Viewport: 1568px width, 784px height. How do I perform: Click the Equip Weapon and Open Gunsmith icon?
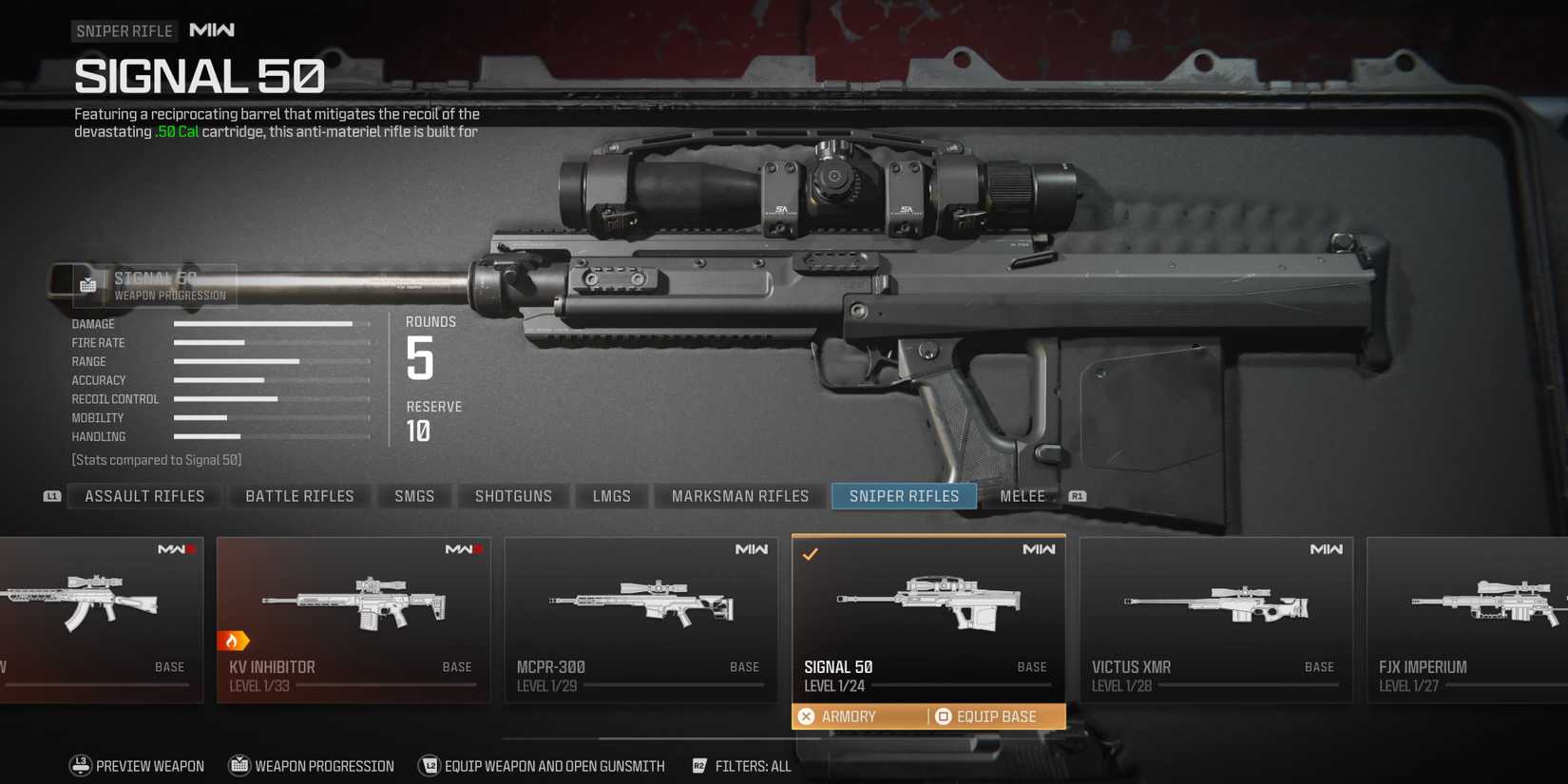coord(430,765)
